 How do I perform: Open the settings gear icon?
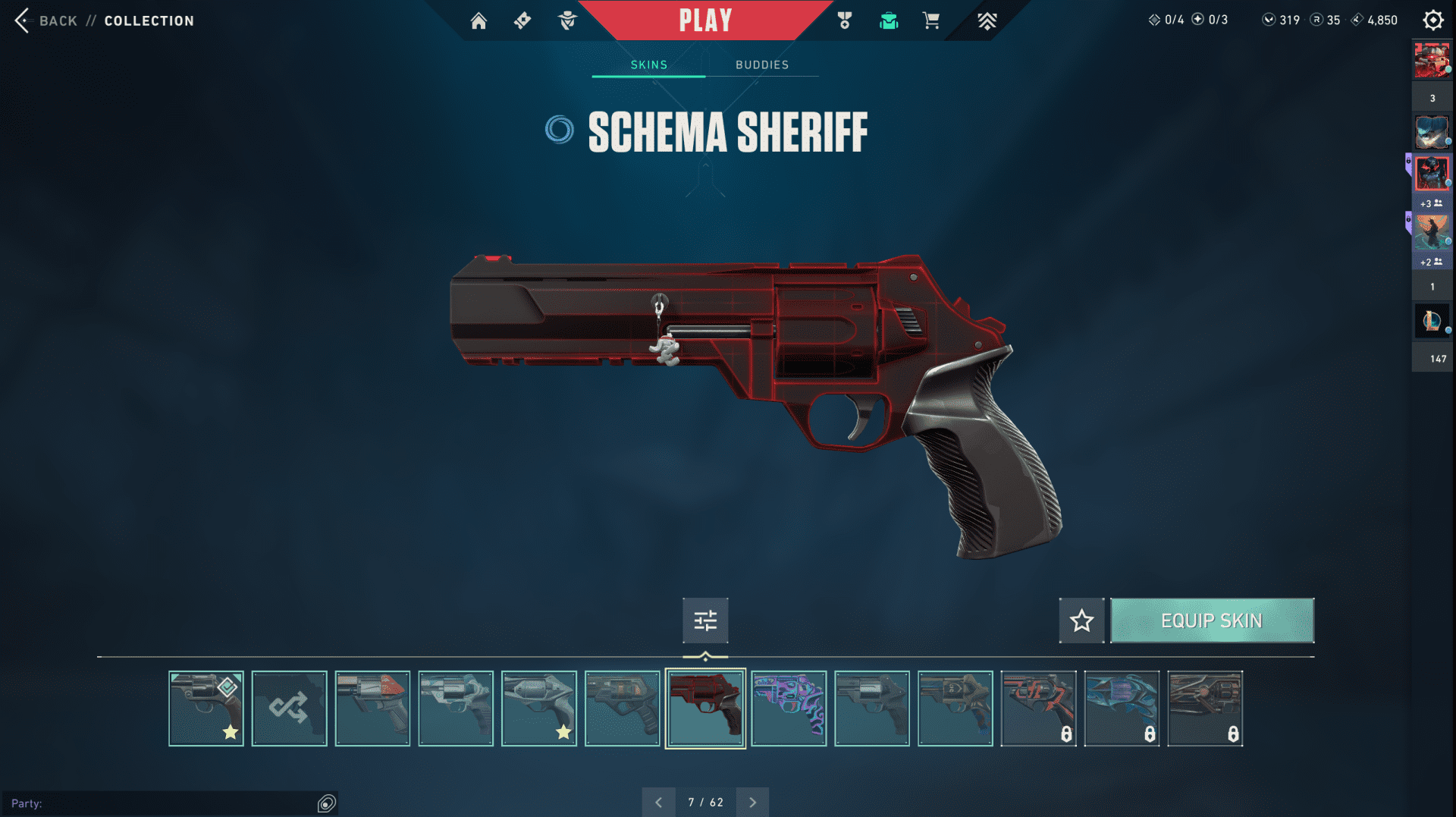click(x=1432, y=20)
